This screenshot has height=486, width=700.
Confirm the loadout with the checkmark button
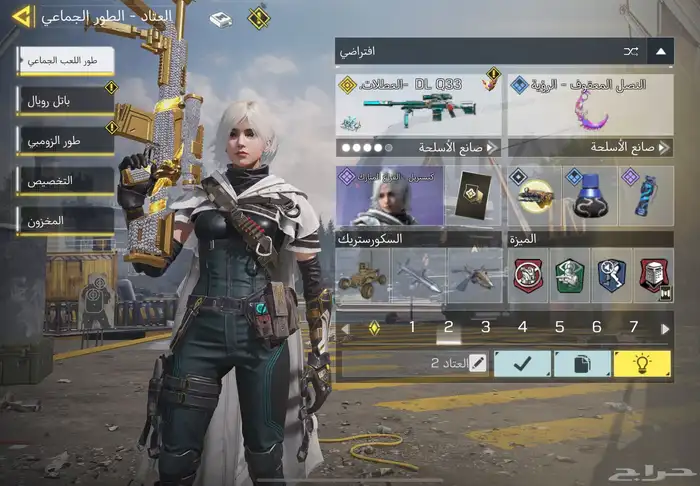click(x=522, y=364)
